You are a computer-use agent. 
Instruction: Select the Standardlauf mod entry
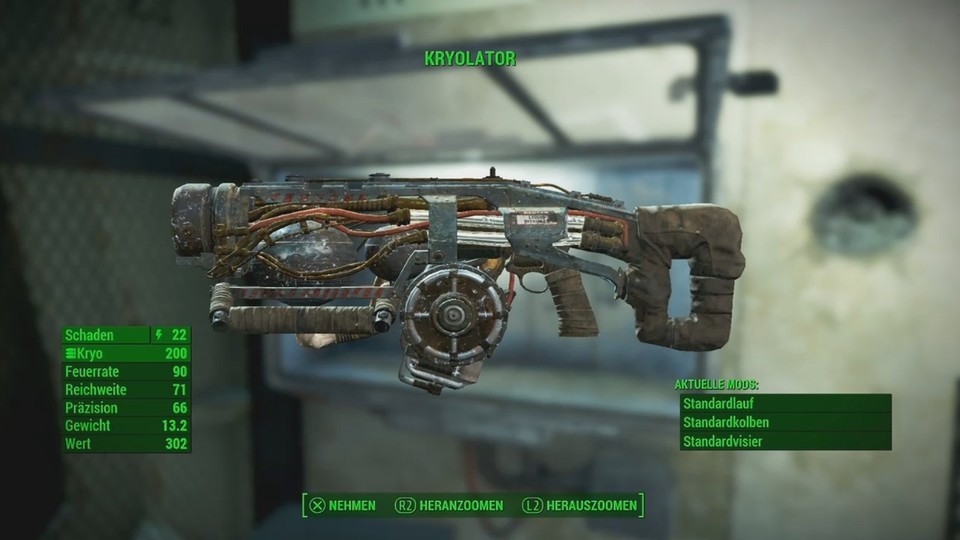[784, 403]
